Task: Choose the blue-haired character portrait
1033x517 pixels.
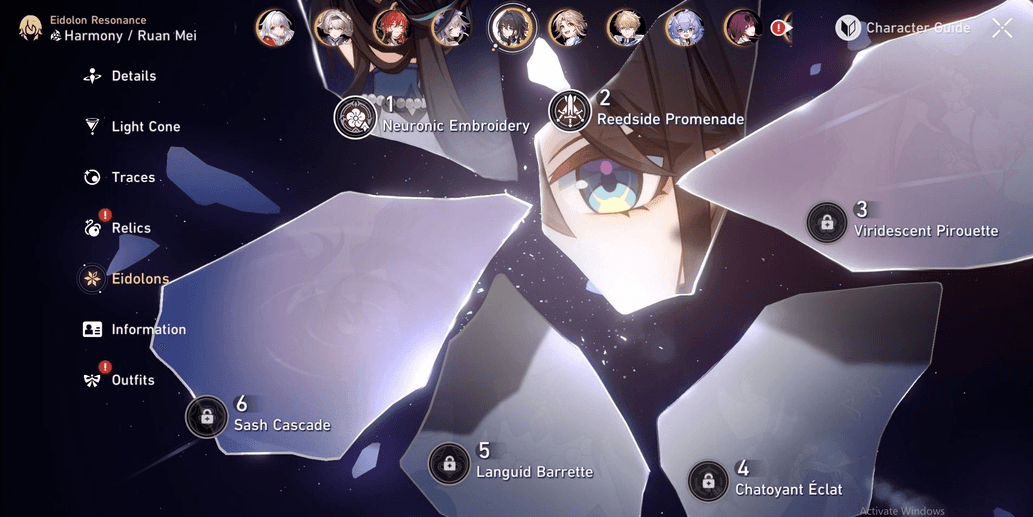Action: click(685, 28)
